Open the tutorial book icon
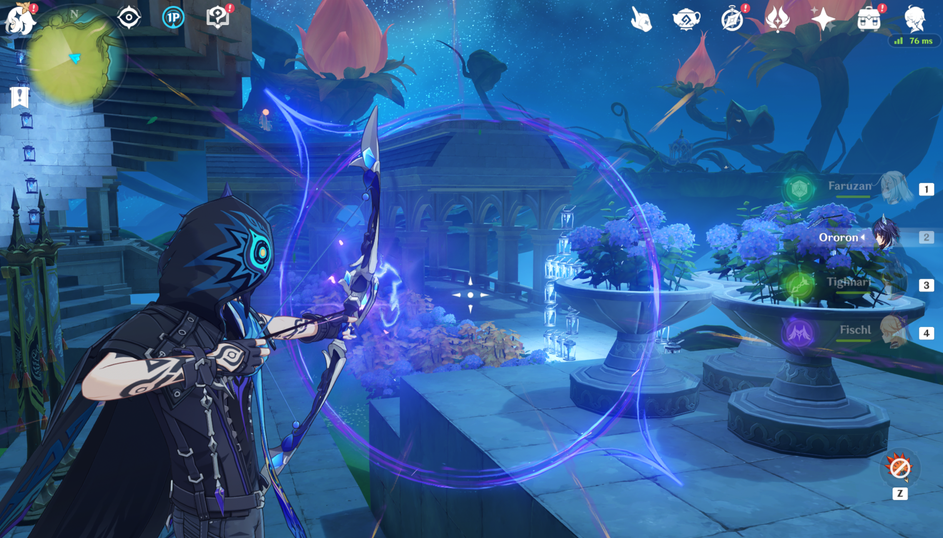 (x=218, y=17)
